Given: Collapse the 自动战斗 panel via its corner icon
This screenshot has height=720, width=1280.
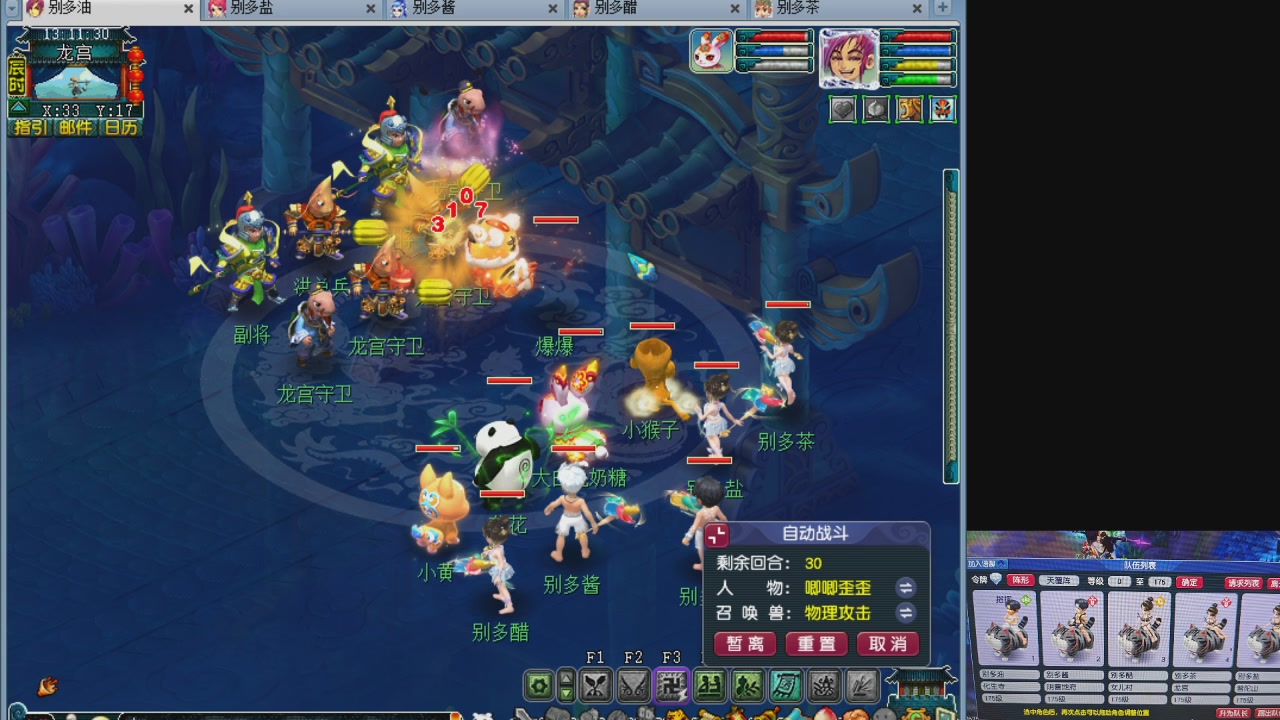Looking at the screenshot, I should (715, 534).
